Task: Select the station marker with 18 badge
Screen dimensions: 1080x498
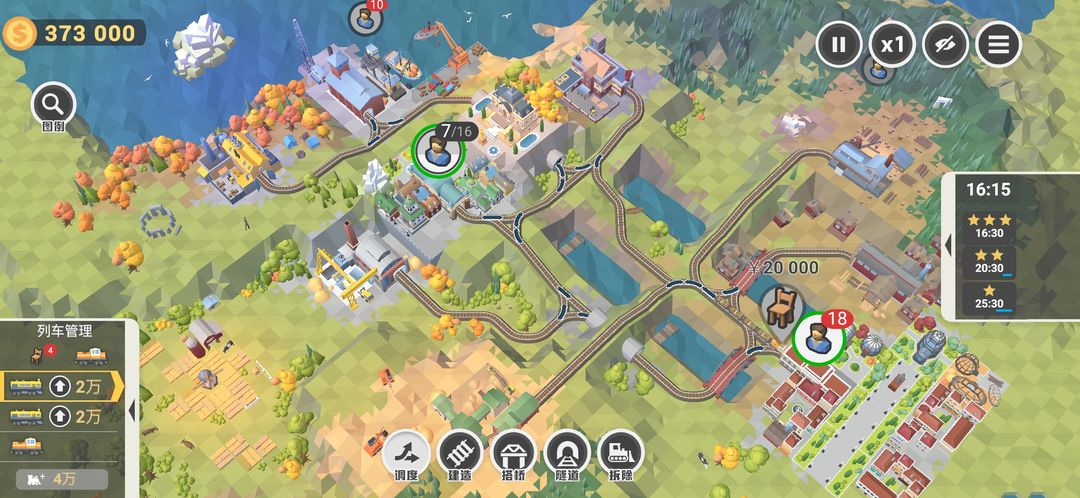Action: 817,340
